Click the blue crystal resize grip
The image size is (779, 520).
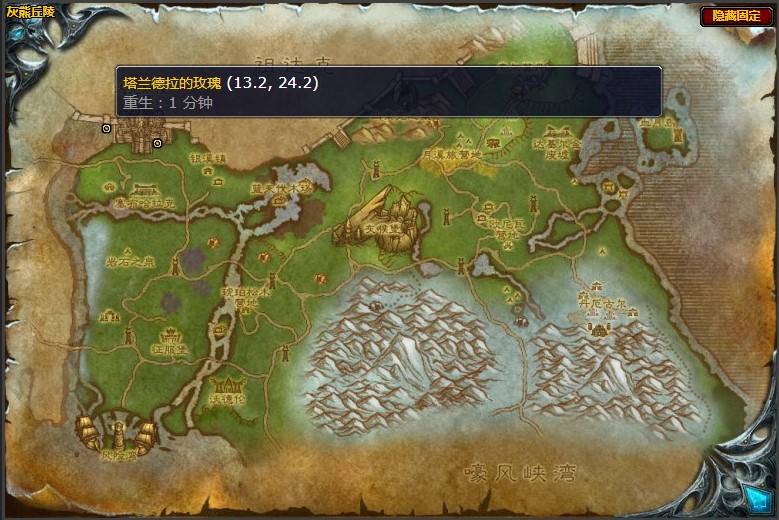tap(753, 495)
